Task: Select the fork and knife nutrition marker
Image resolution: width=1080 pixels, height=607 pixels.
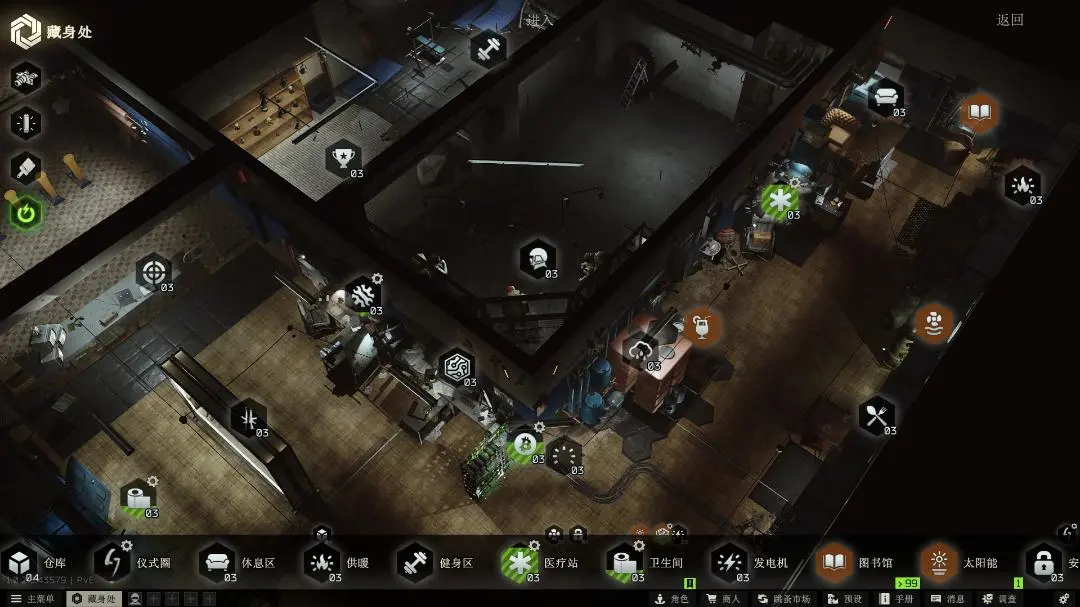Action: tap(877, 416)
